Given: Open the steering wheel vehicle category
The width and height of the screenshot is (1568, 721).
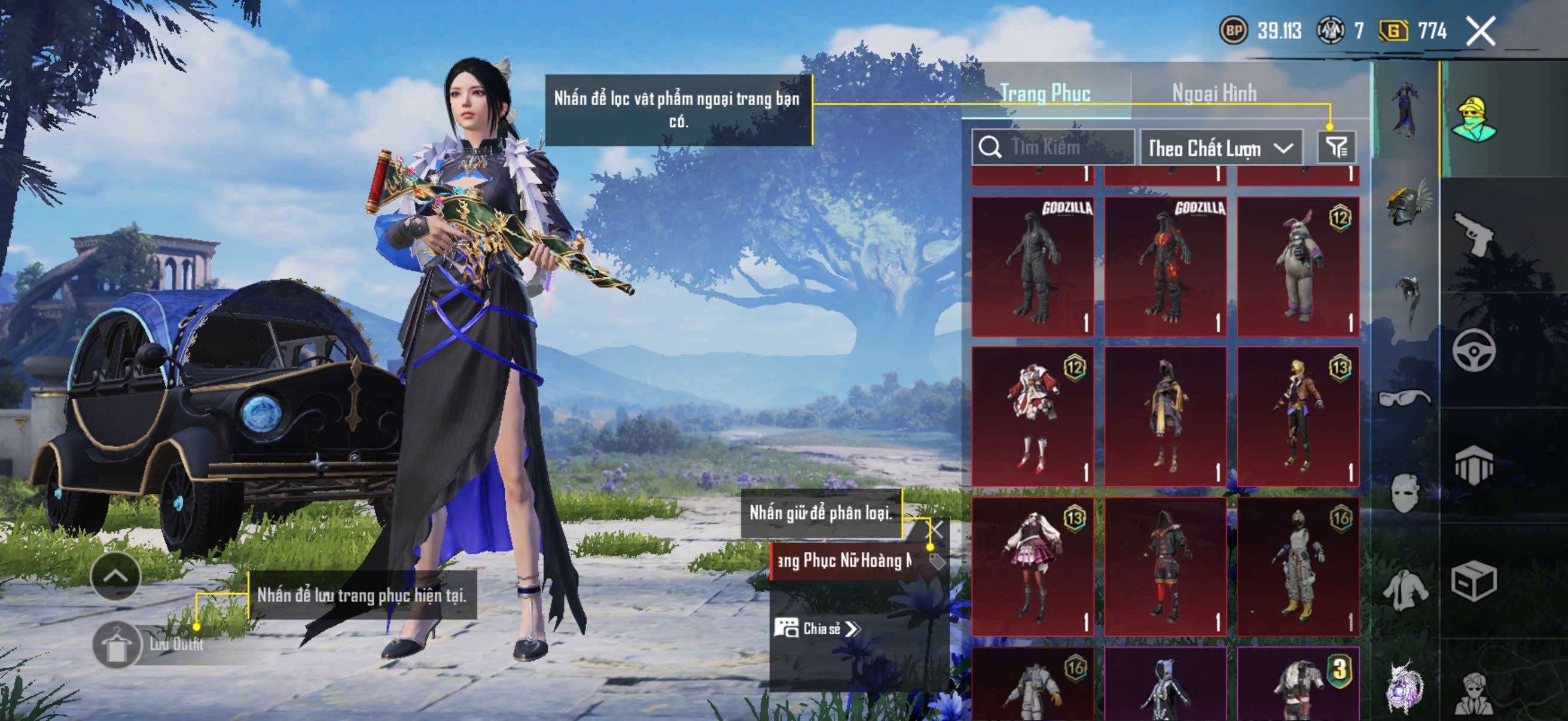Looking at the screenshot, I should (1474, 350).
